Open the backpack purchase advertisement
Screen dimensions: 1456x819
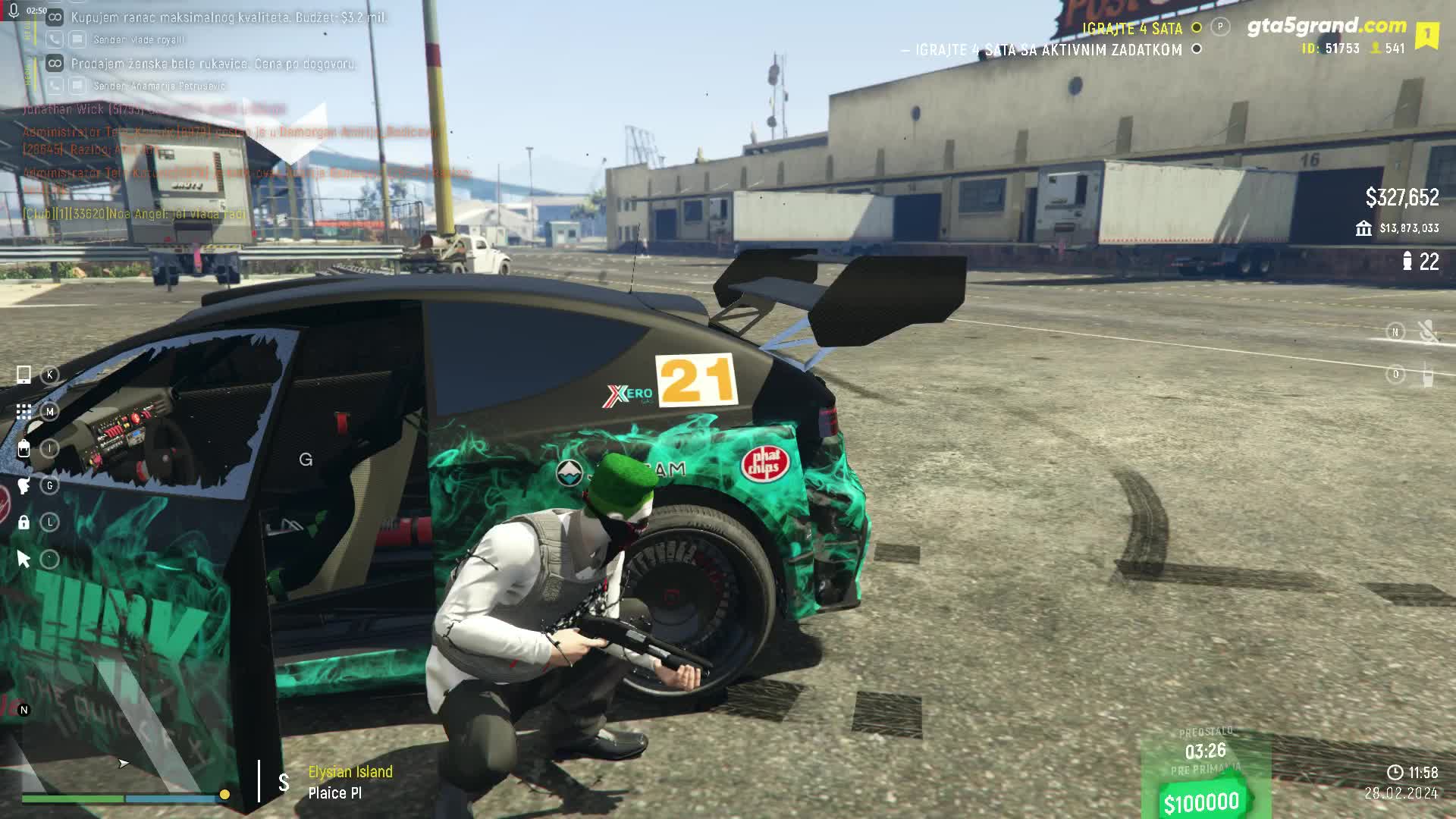pyautogui.click(x=227, y=17)
